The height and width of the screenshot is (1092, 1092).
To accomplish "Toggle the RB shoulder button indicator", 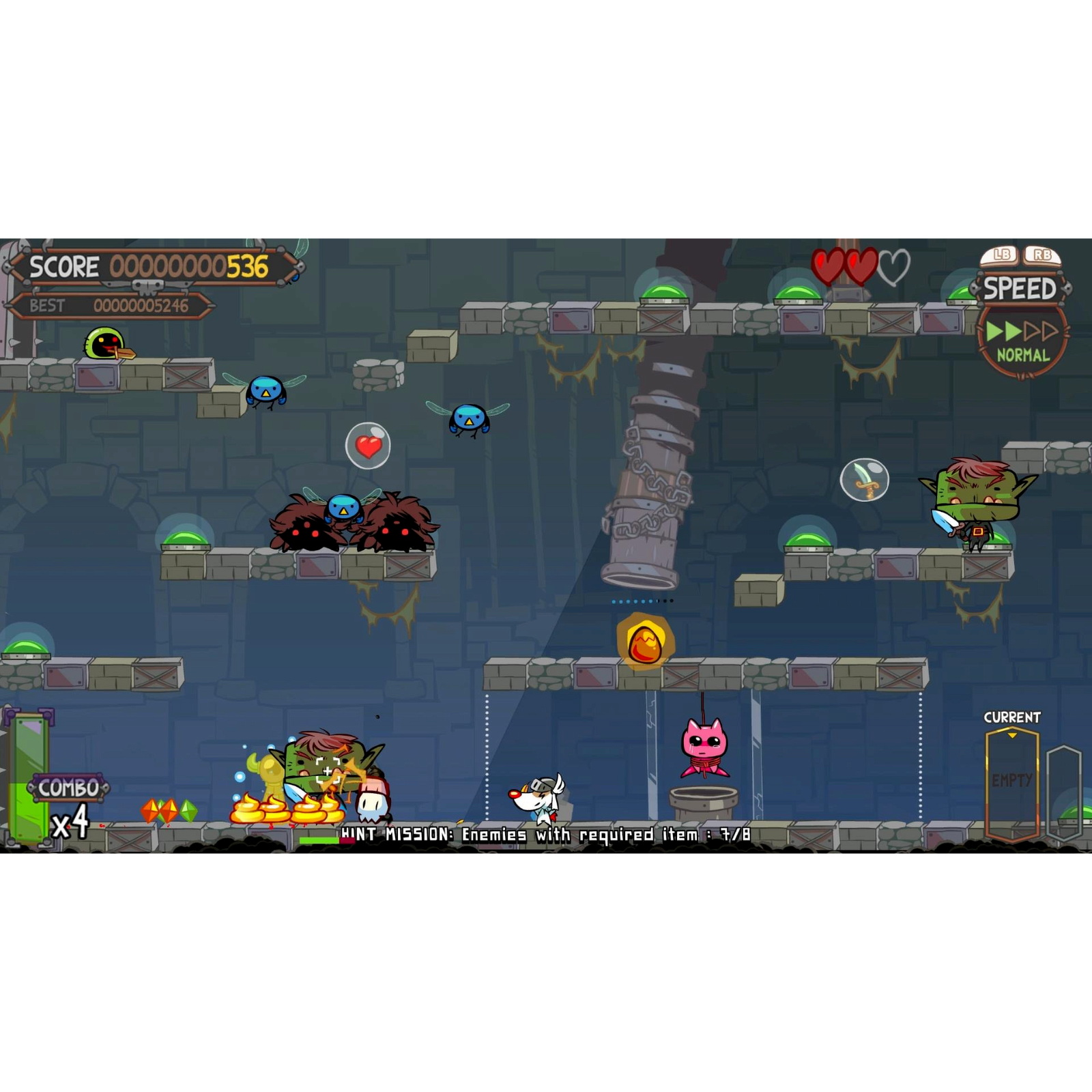I will pyautogui.click(x=1042, y=254).
